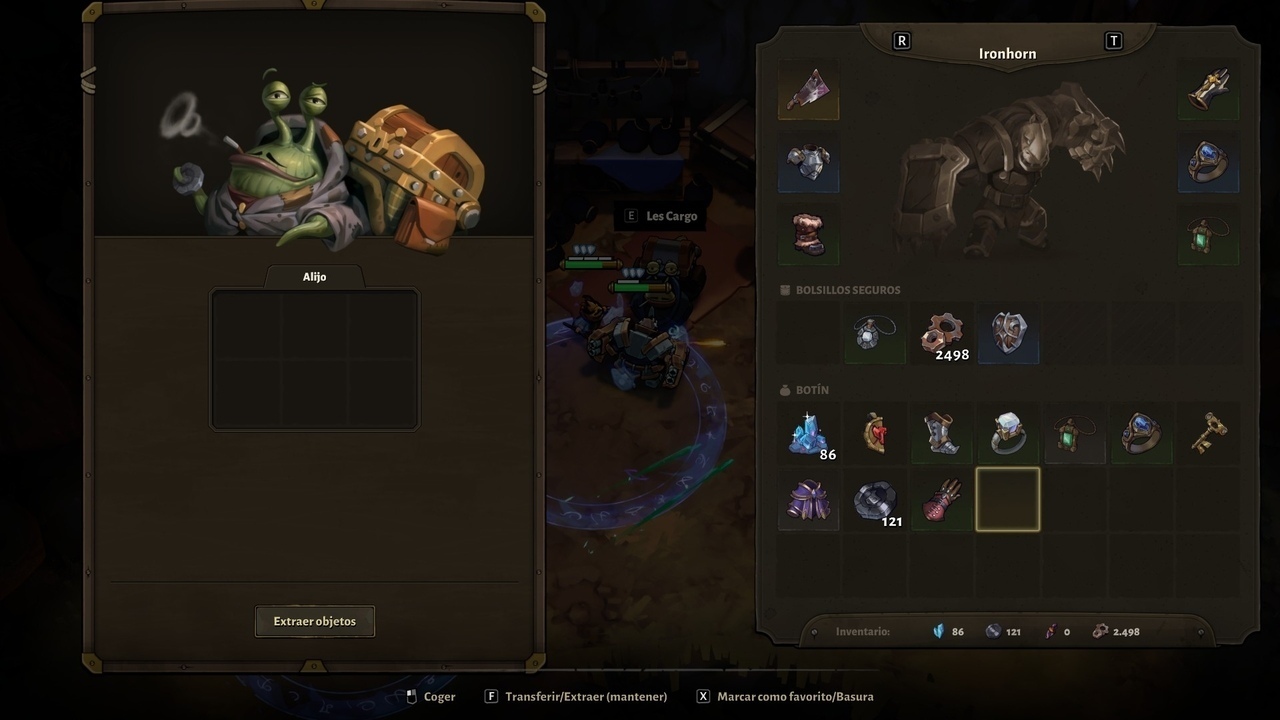Image resolution: width=1280 pixels, height=720 pixels.
Task: Pick the flask pendant in Bolsillos Seguros
Action: click(x=875, y=335)
